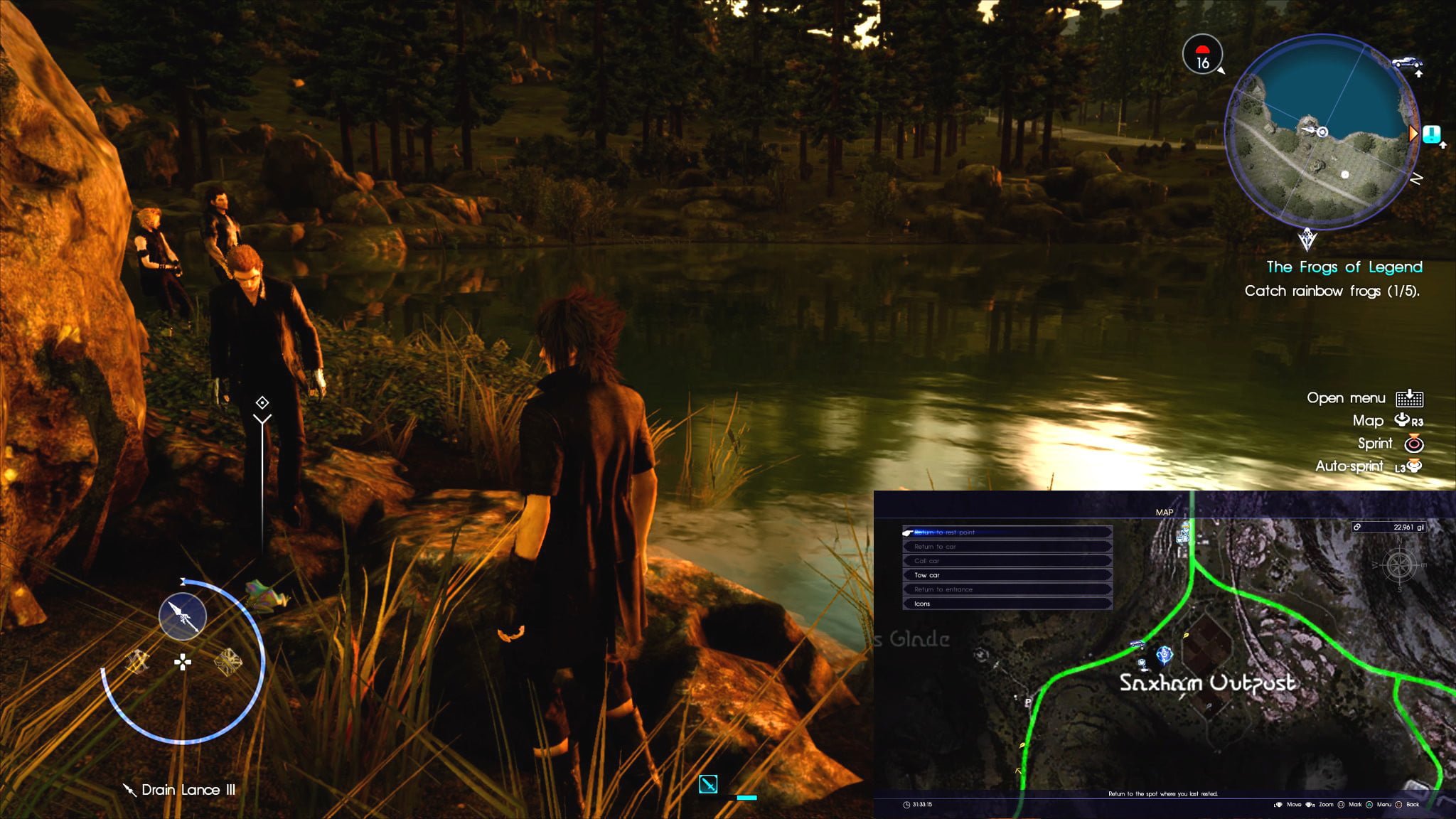This screenshot has width=1456, height=819.
Task: Select the left weapon slot in weapon wheel
Action: [137, 662]
